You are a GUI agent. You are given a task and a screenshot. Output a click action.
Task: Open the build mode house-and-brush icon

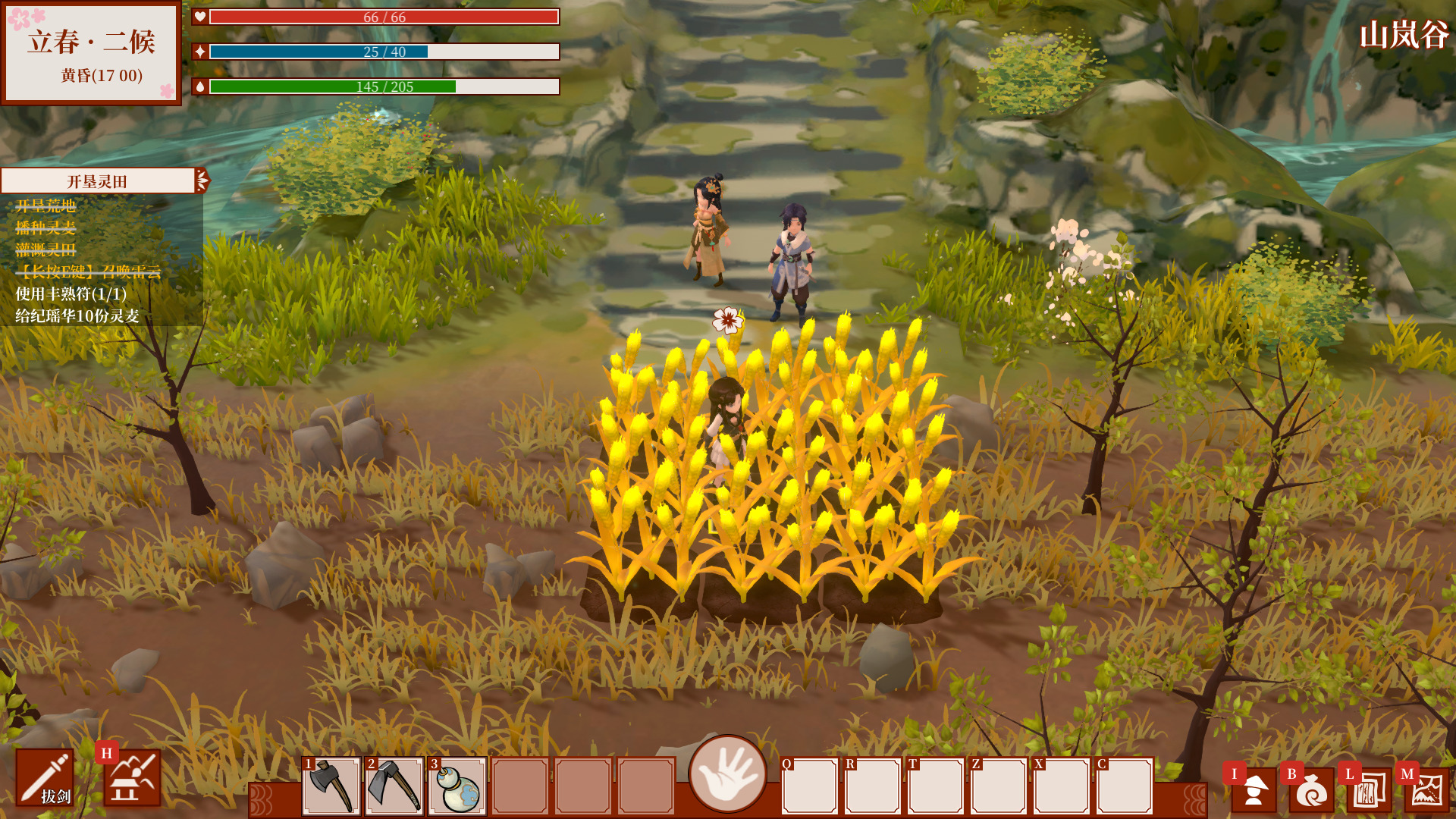coord(133,778)
